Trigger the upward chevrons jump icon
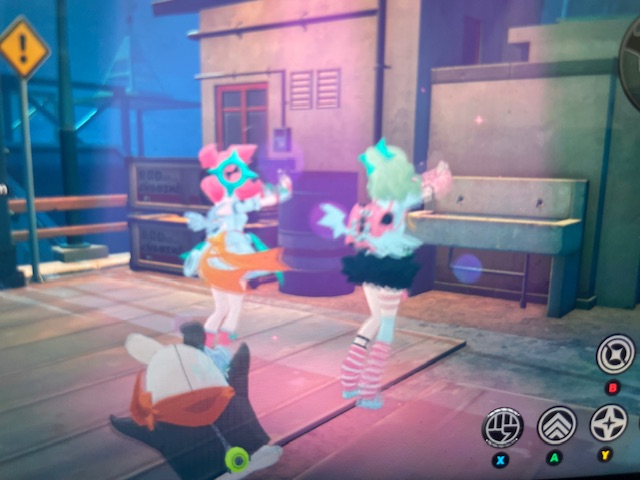The width and height of the screenshot is (640, 480). pos(557,425)
